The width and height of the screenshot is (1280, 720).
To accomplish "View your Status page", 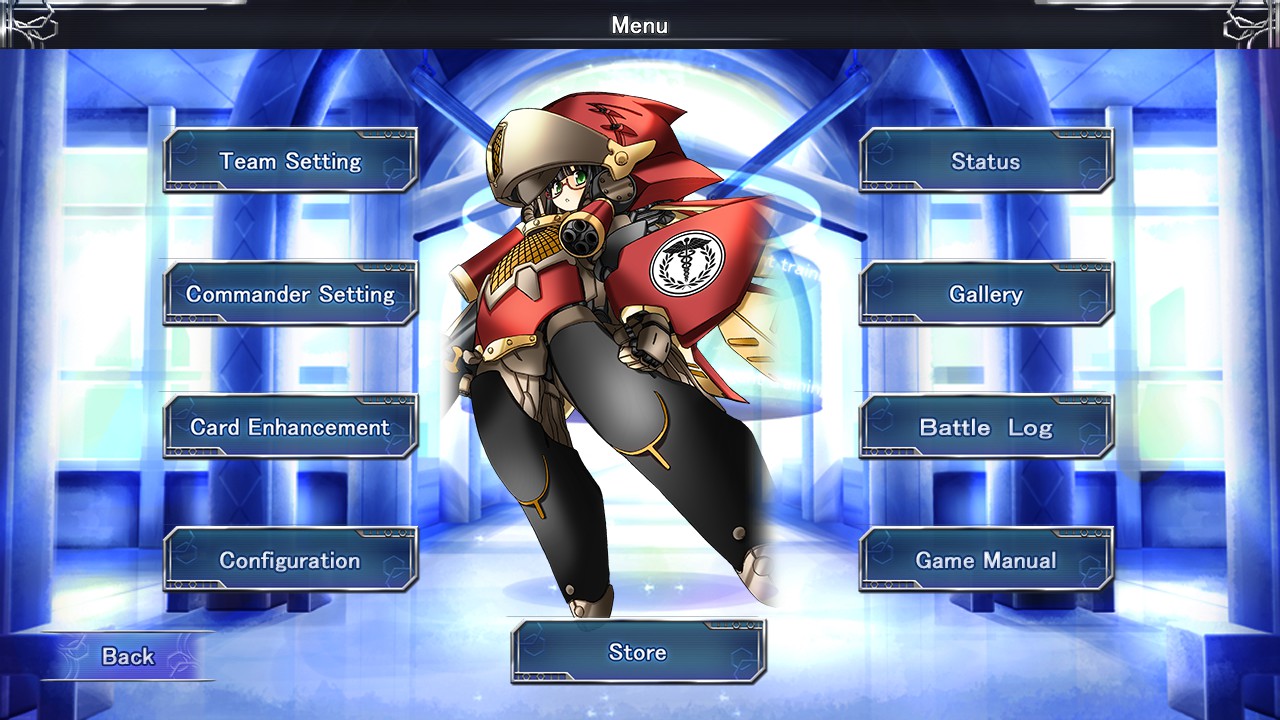I will pyautogui.click(x=986, y=161).
